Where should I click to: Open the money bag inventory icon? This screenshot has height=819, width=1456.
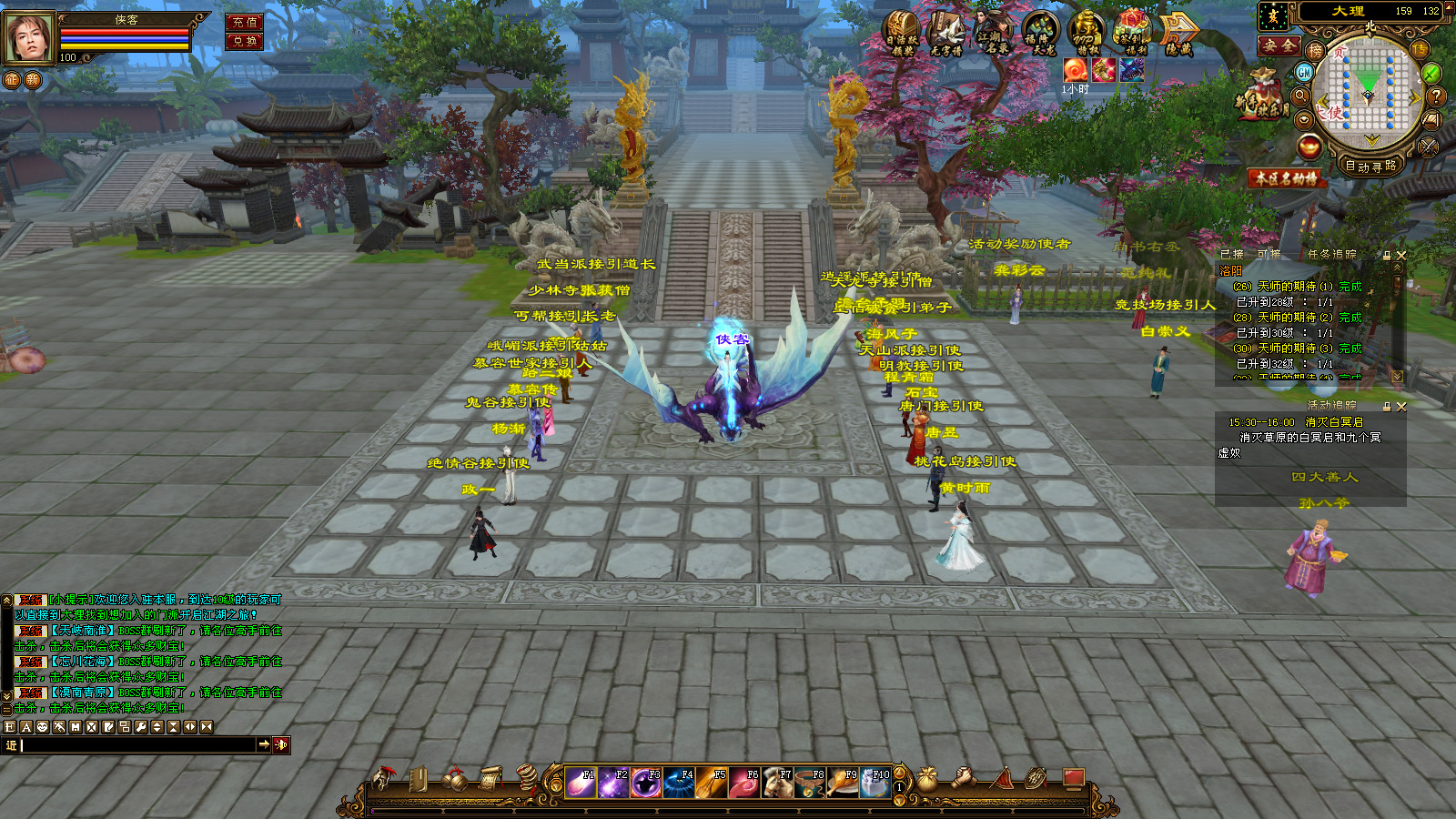(x=927, y=779)
